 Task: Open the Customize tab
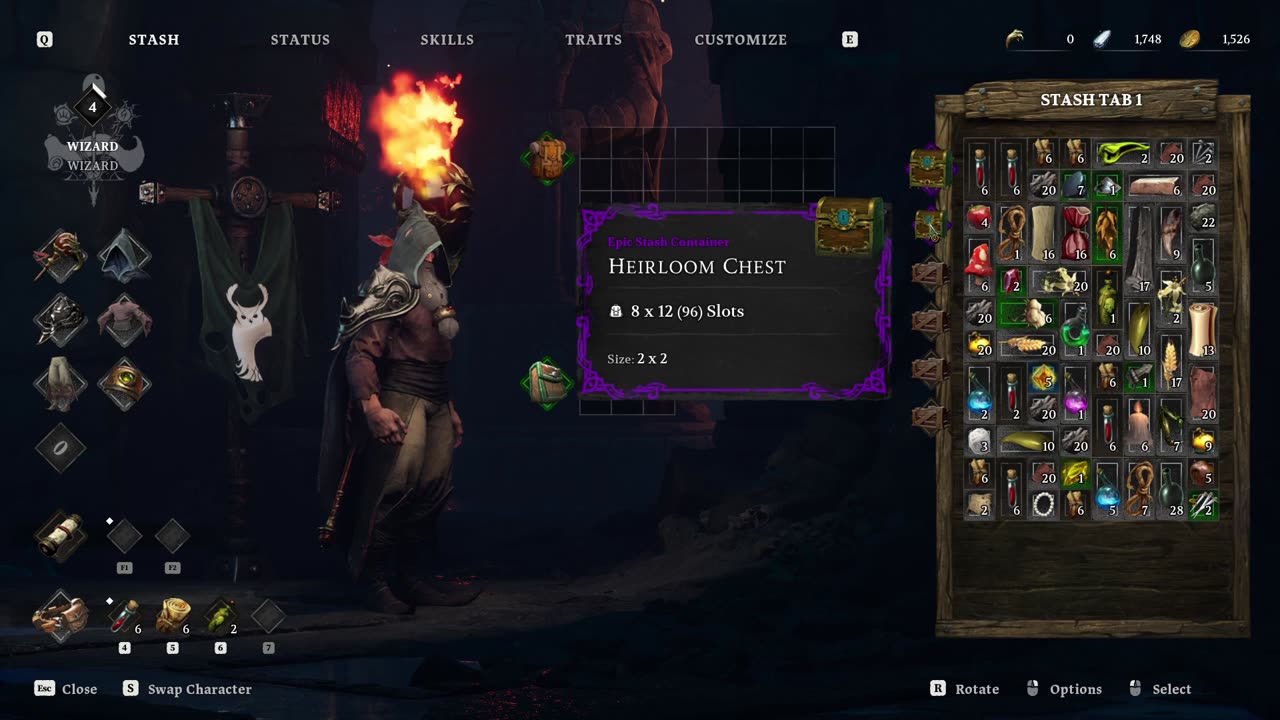740,40
